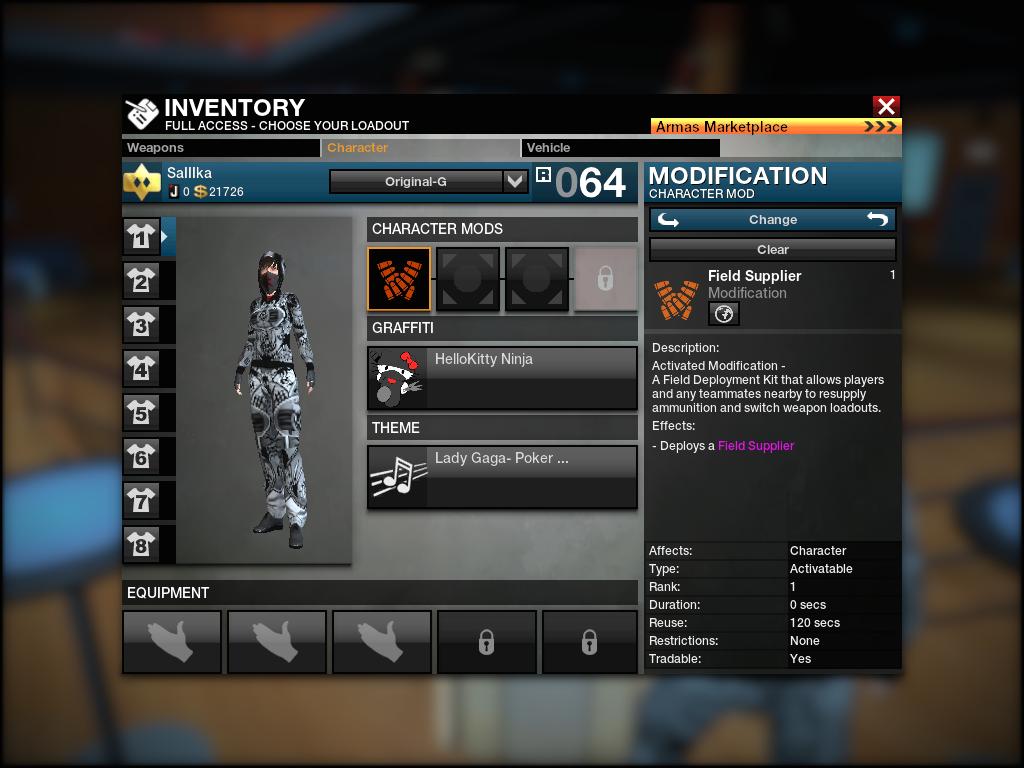
Task: Choose outfit slot number 8
Action: tap(141, 544)
